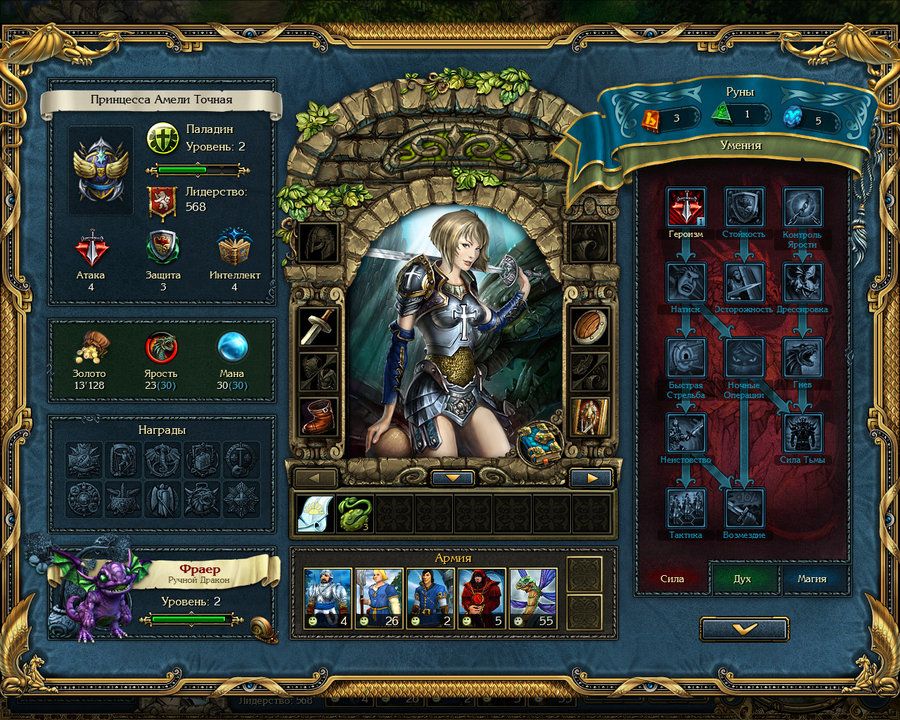
Task: Open the Дух skill tab
Action: pos(742,578)
